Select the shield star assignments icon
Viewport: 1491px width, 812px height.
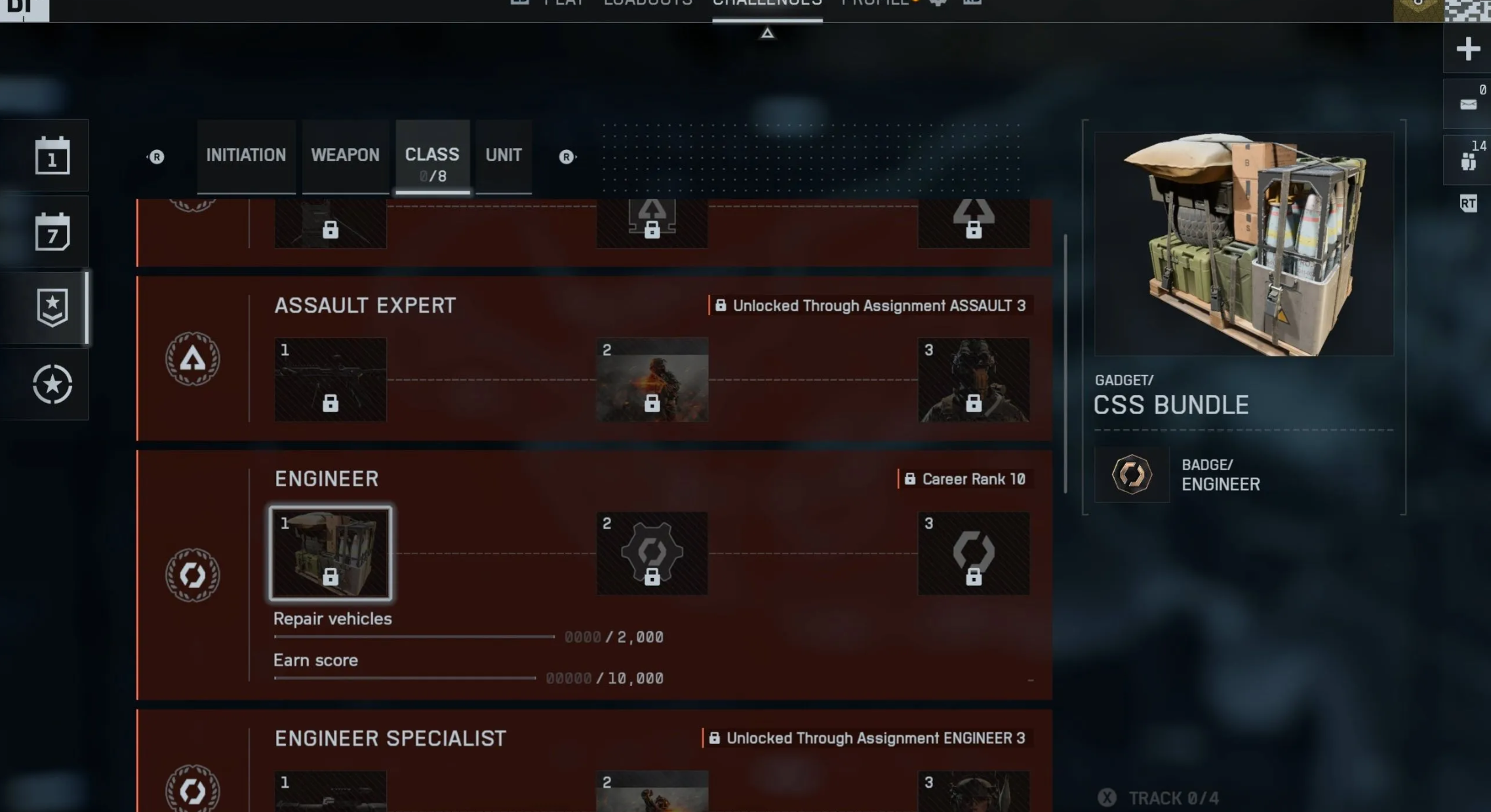[x=52, y=307]
